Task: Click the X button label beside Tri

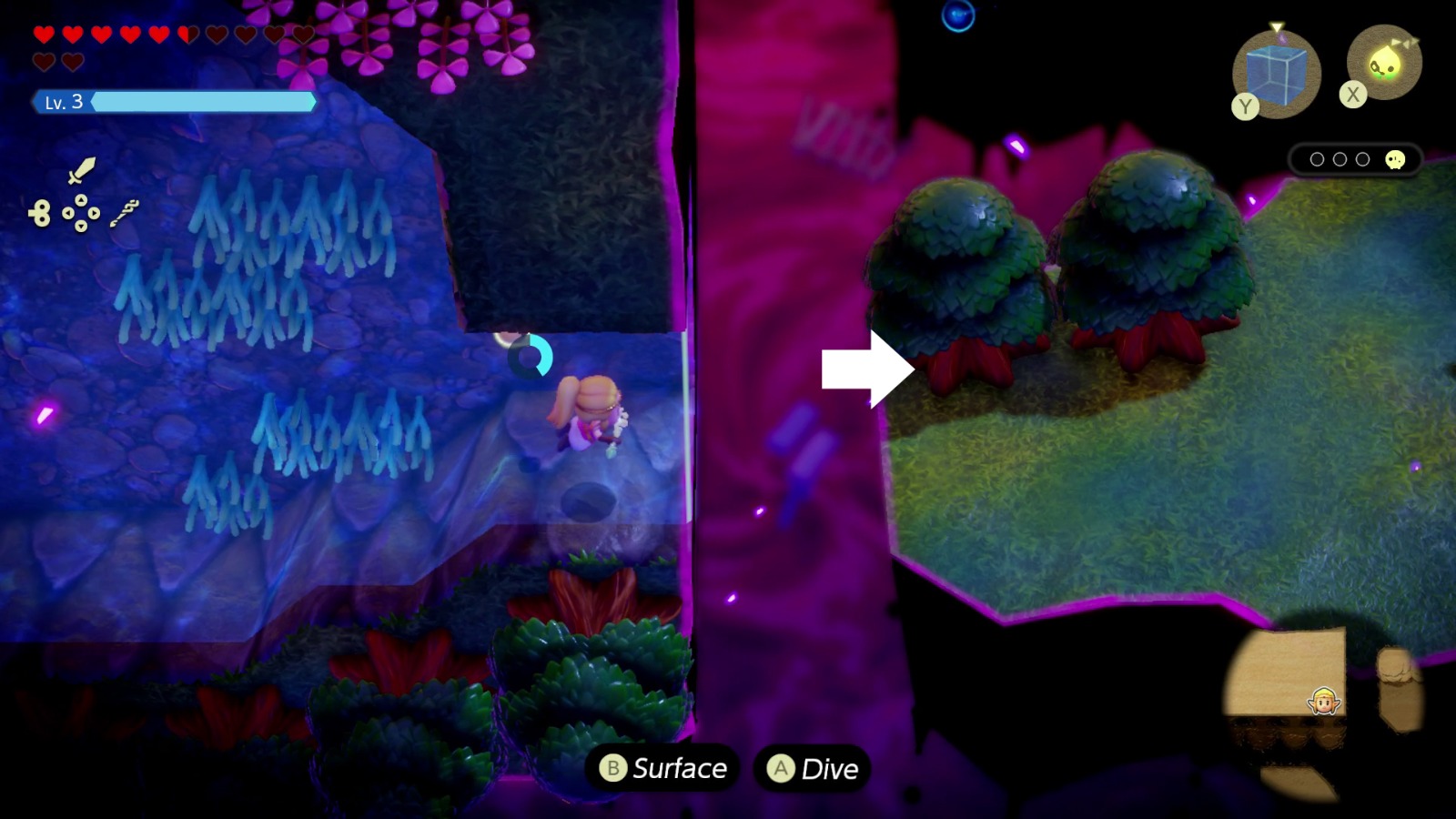Action: (x=1353, y=95)
